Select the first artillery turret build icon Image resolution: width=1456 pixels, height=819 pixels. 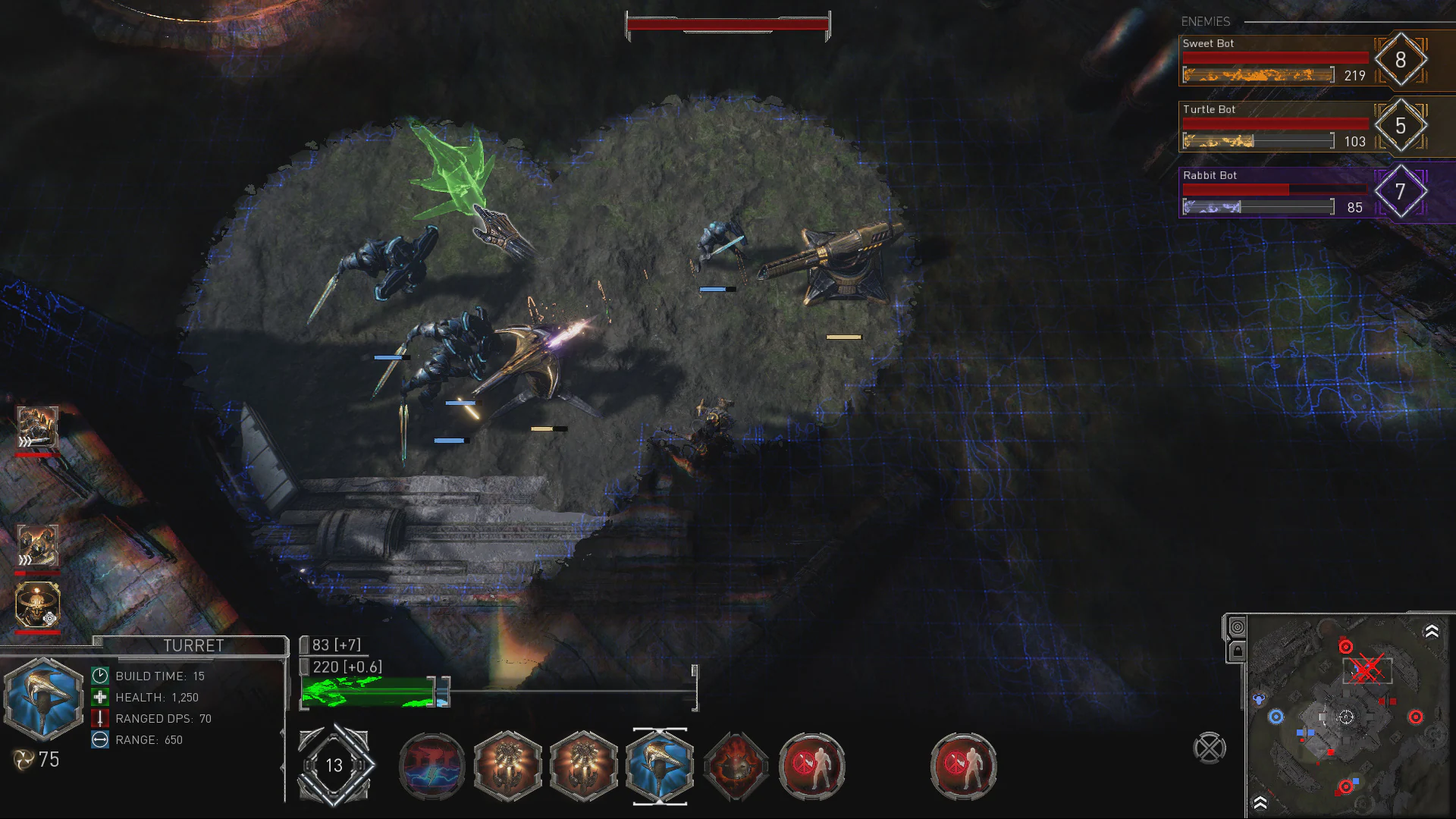(507, 766)
